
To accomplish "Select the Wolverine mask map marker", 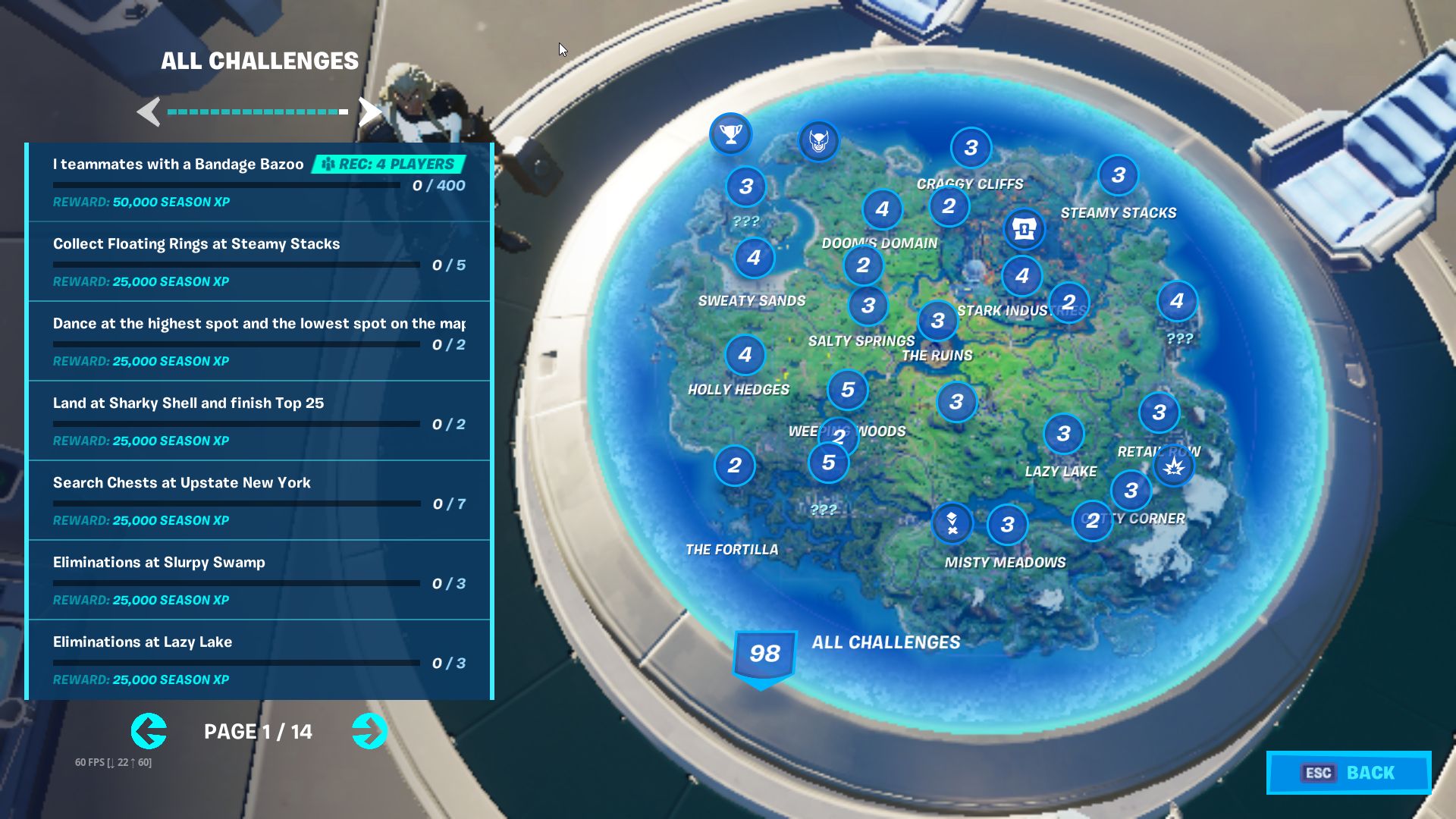I will [x=818, y=141].
